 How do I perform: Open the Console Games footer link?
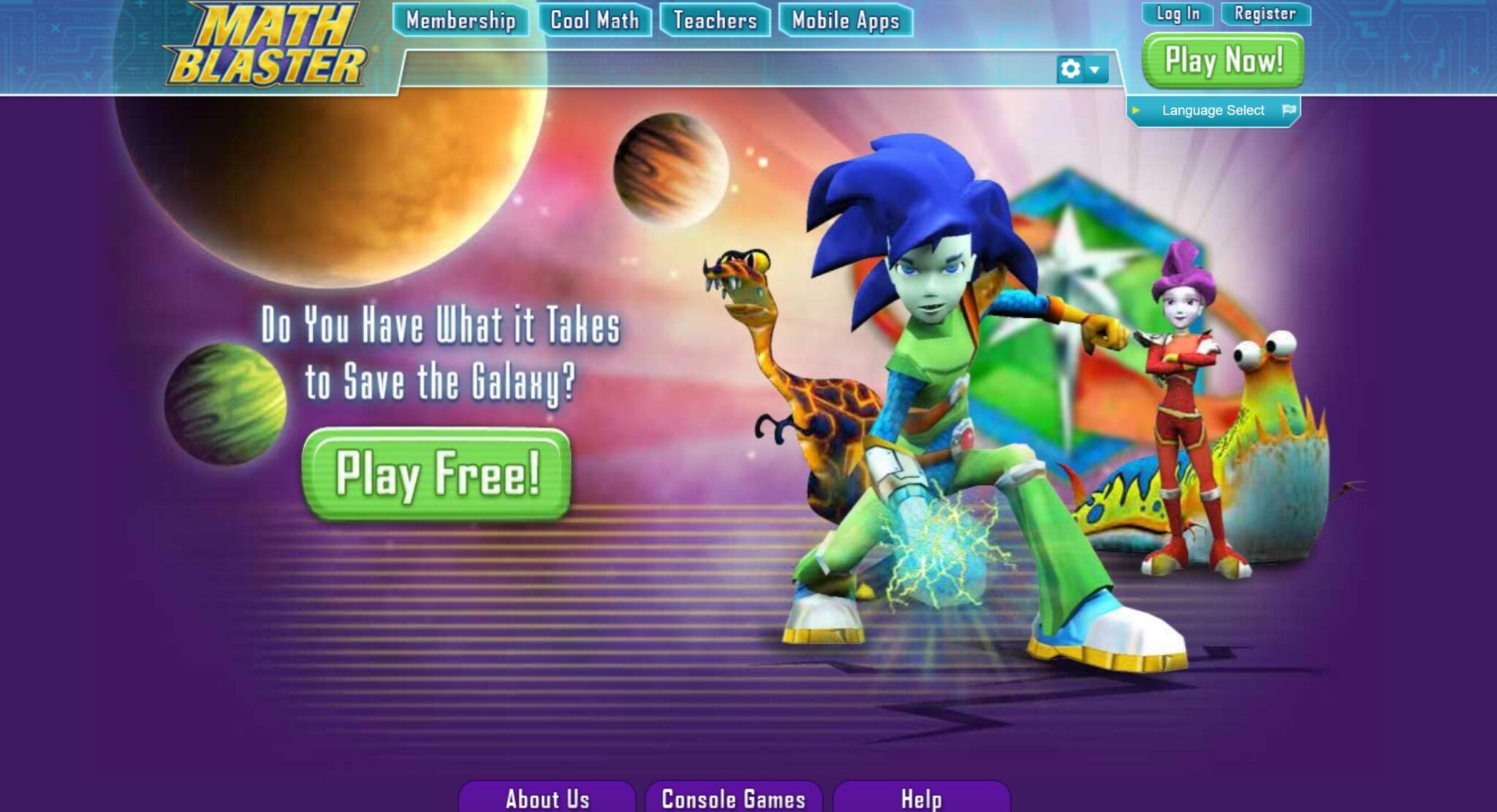[732, 800]
